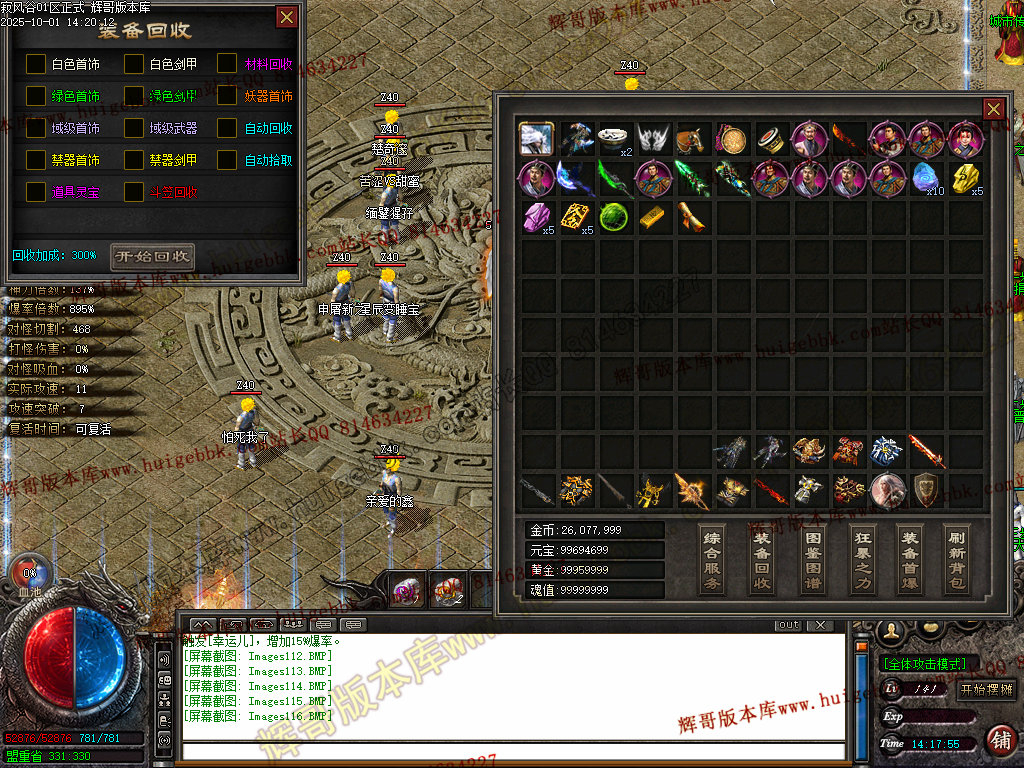The width and height of the screenshot is (1024, 768).
Task: Click the bag's 装备回收 button
Action: [x=762, y=559]
